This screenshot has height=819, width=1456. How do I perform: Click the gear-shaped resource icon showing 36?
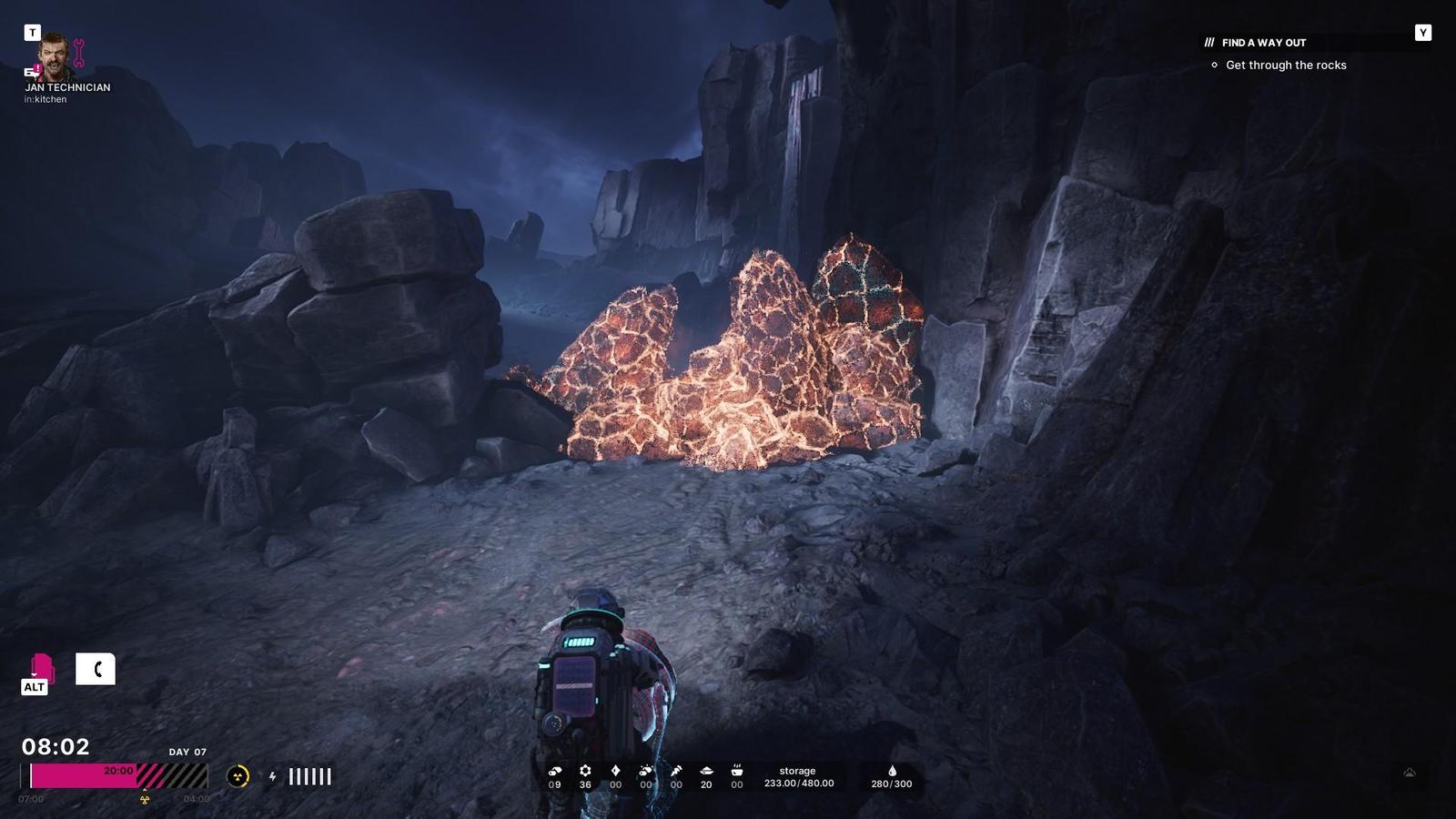click(x=585, y=771)
